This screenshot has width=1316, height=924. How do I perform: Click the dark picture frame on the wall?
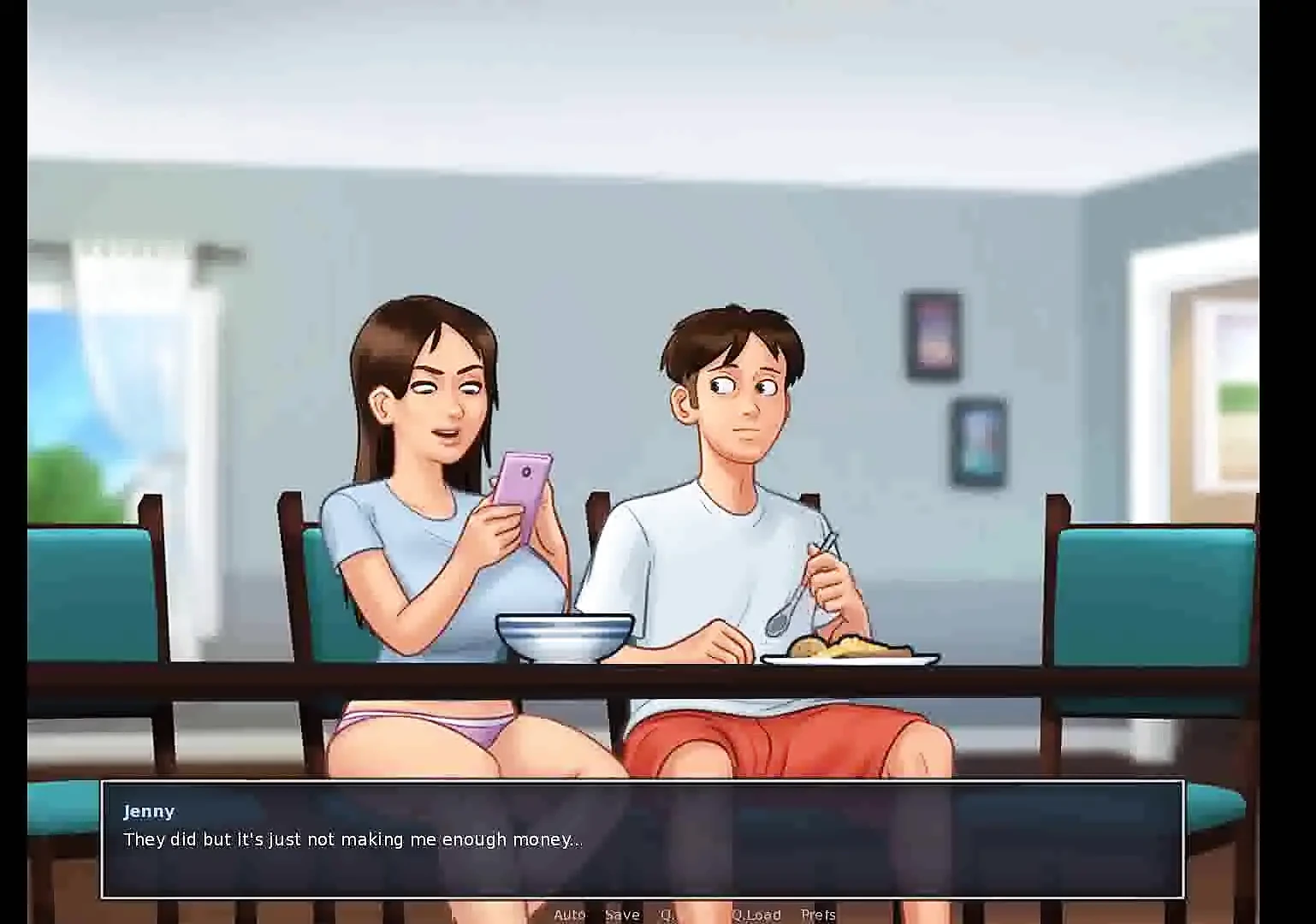coord(932,334)
